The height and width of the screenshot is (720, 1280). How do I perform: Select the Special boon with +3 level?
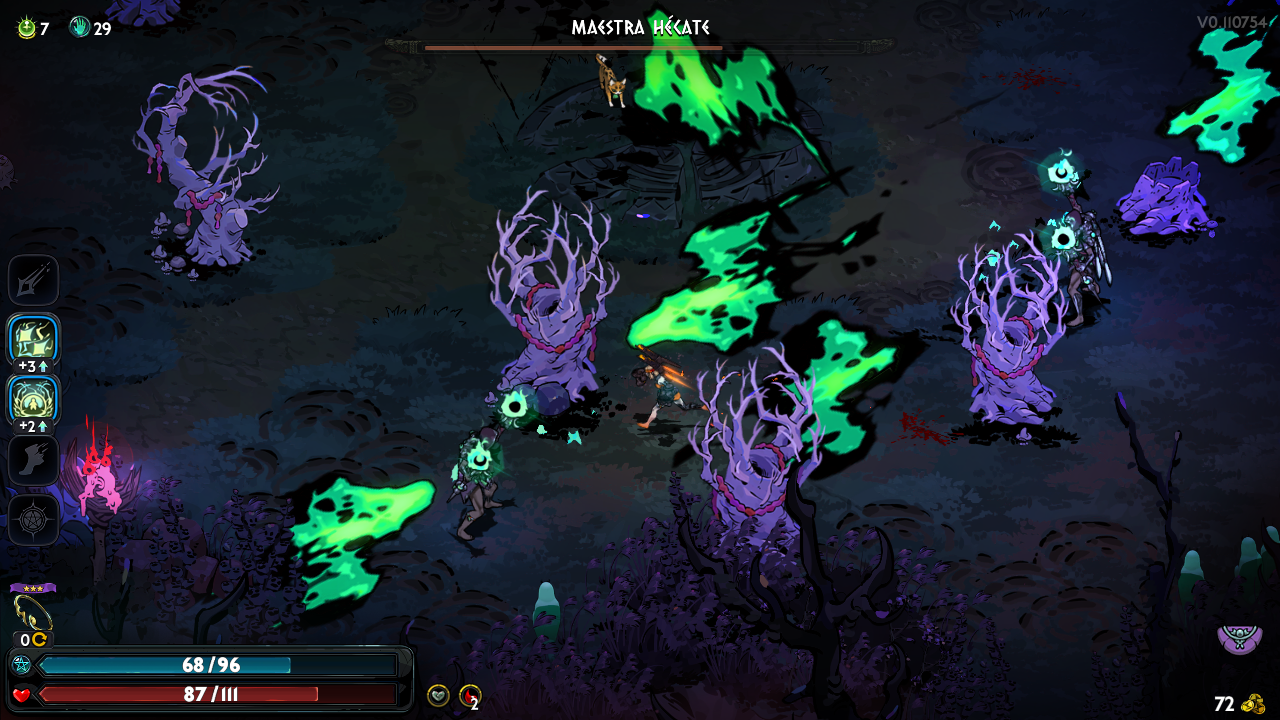(x=34, y=340)
